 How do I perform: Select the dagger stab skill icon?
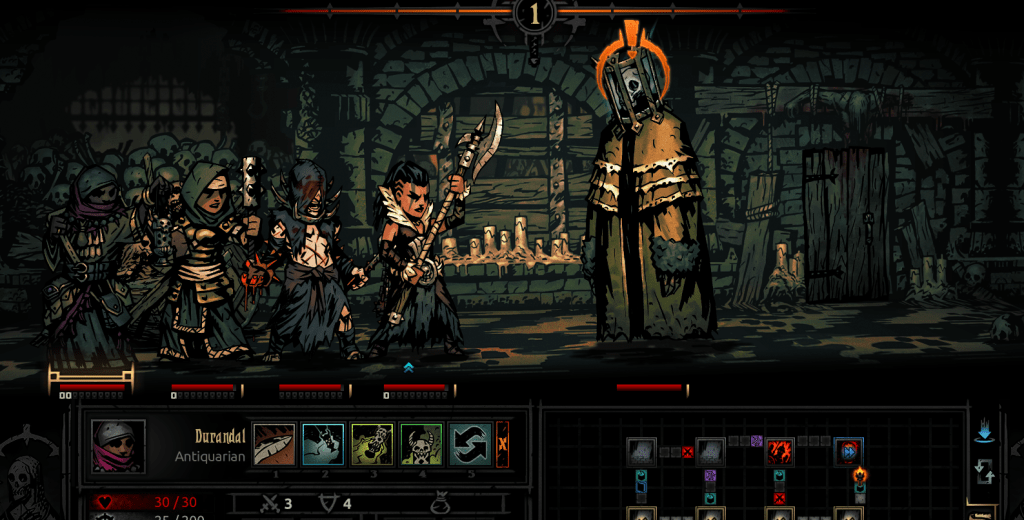point(274,445)
